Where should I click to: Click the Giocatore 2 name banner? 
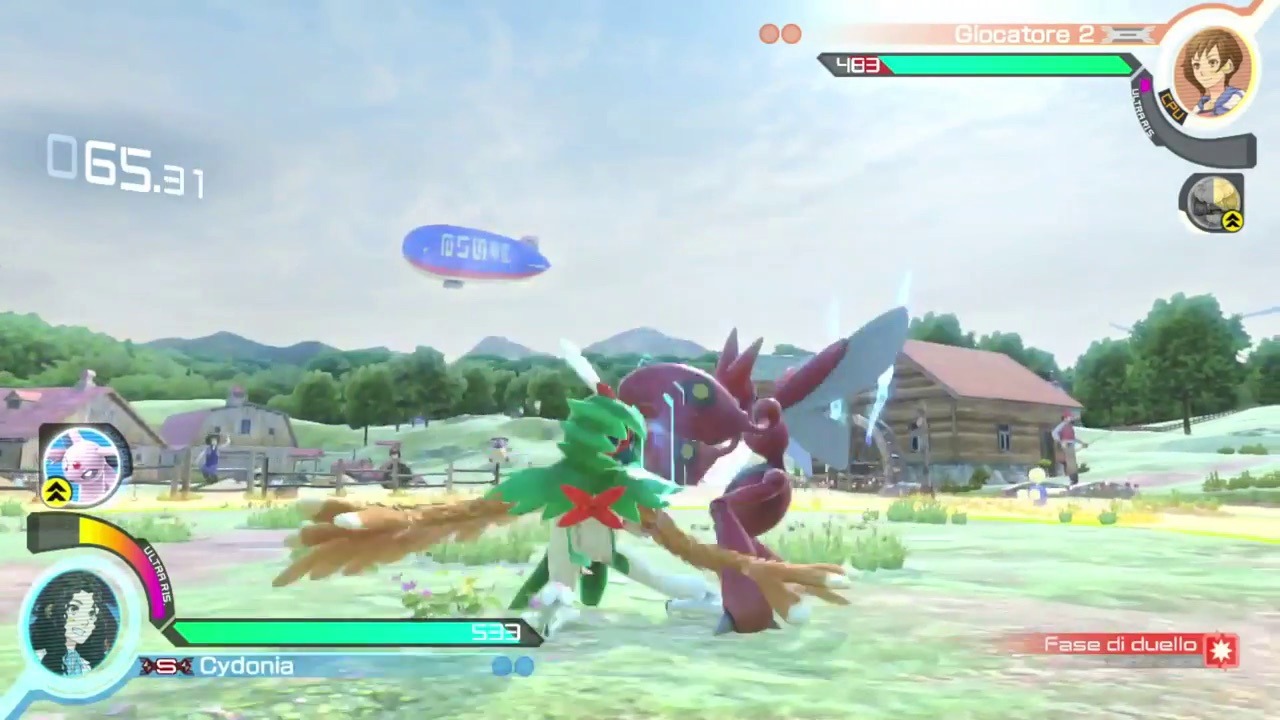1024,35
